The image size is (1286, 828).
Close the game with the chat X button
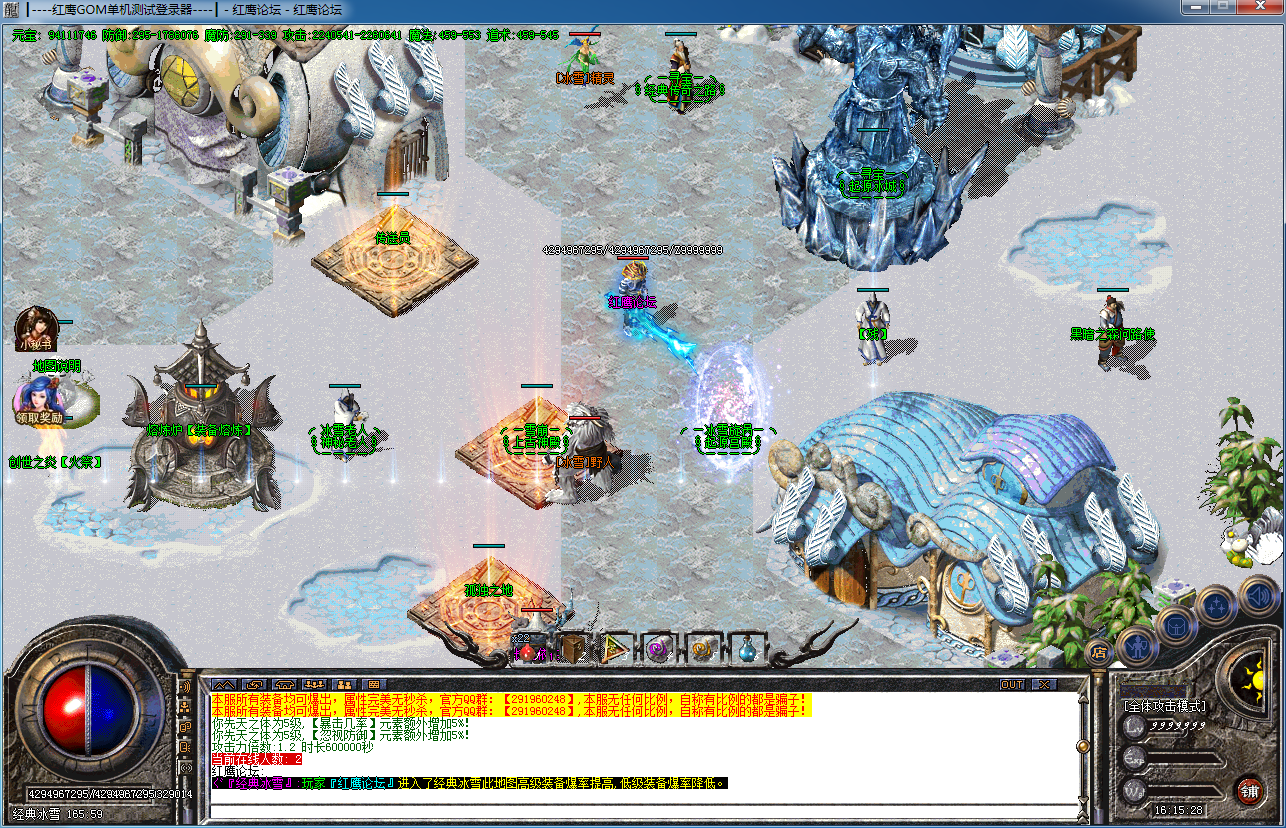1043,685
